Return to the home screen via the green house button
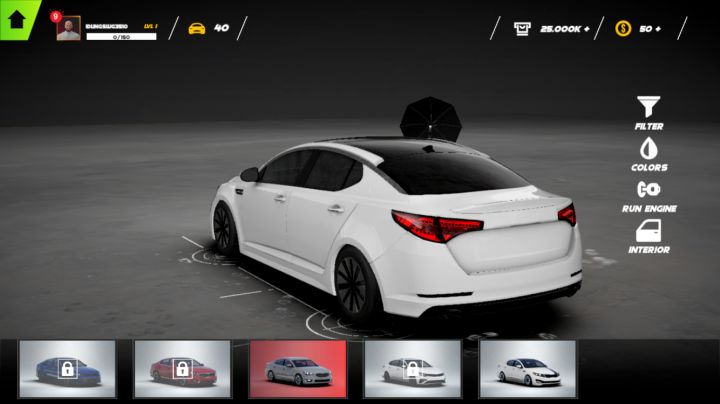The width and height of the screenshot is (720, 404). tap(17, 17)
